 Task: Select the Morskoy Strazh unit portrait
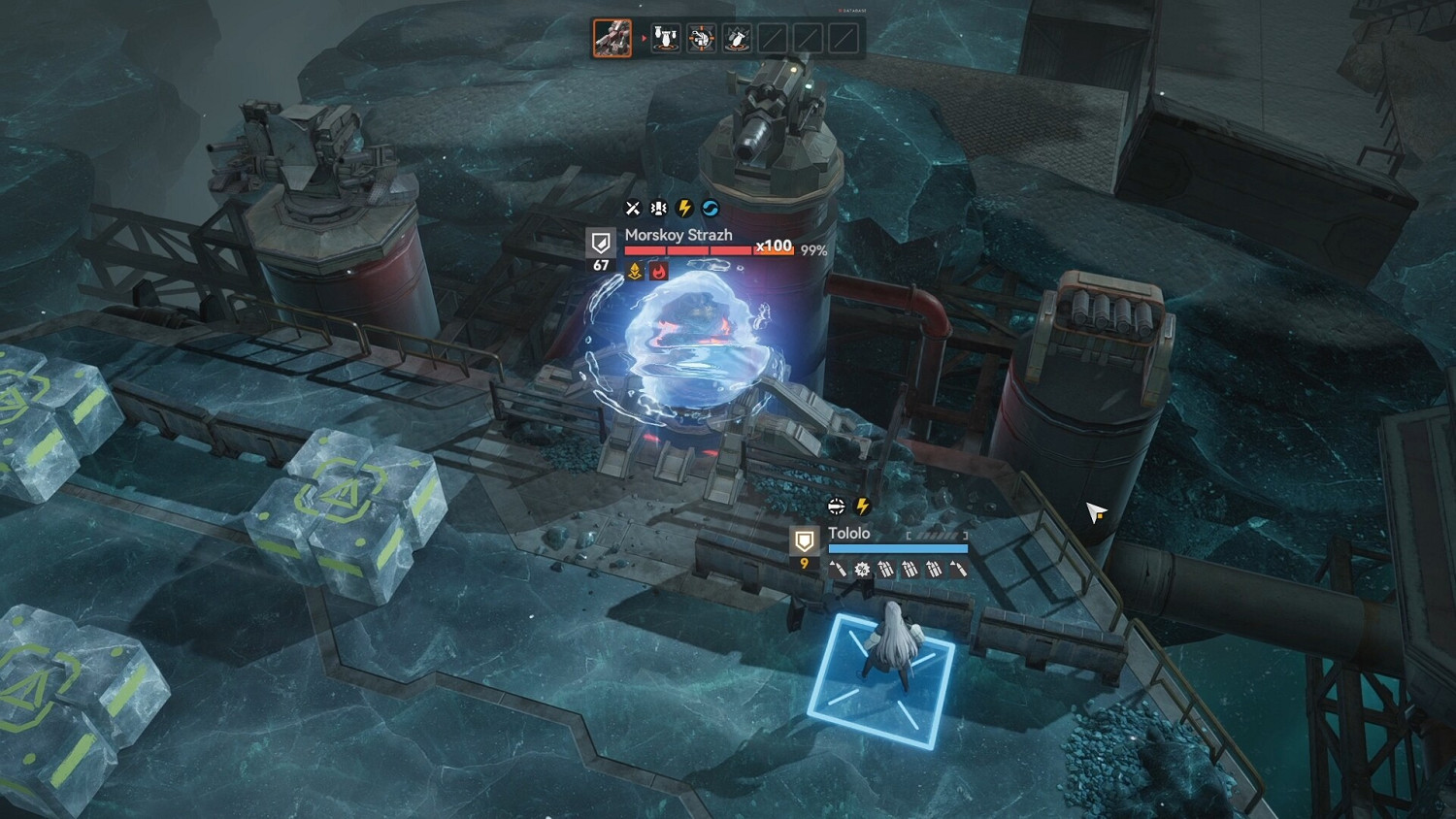tap(612, 39)
